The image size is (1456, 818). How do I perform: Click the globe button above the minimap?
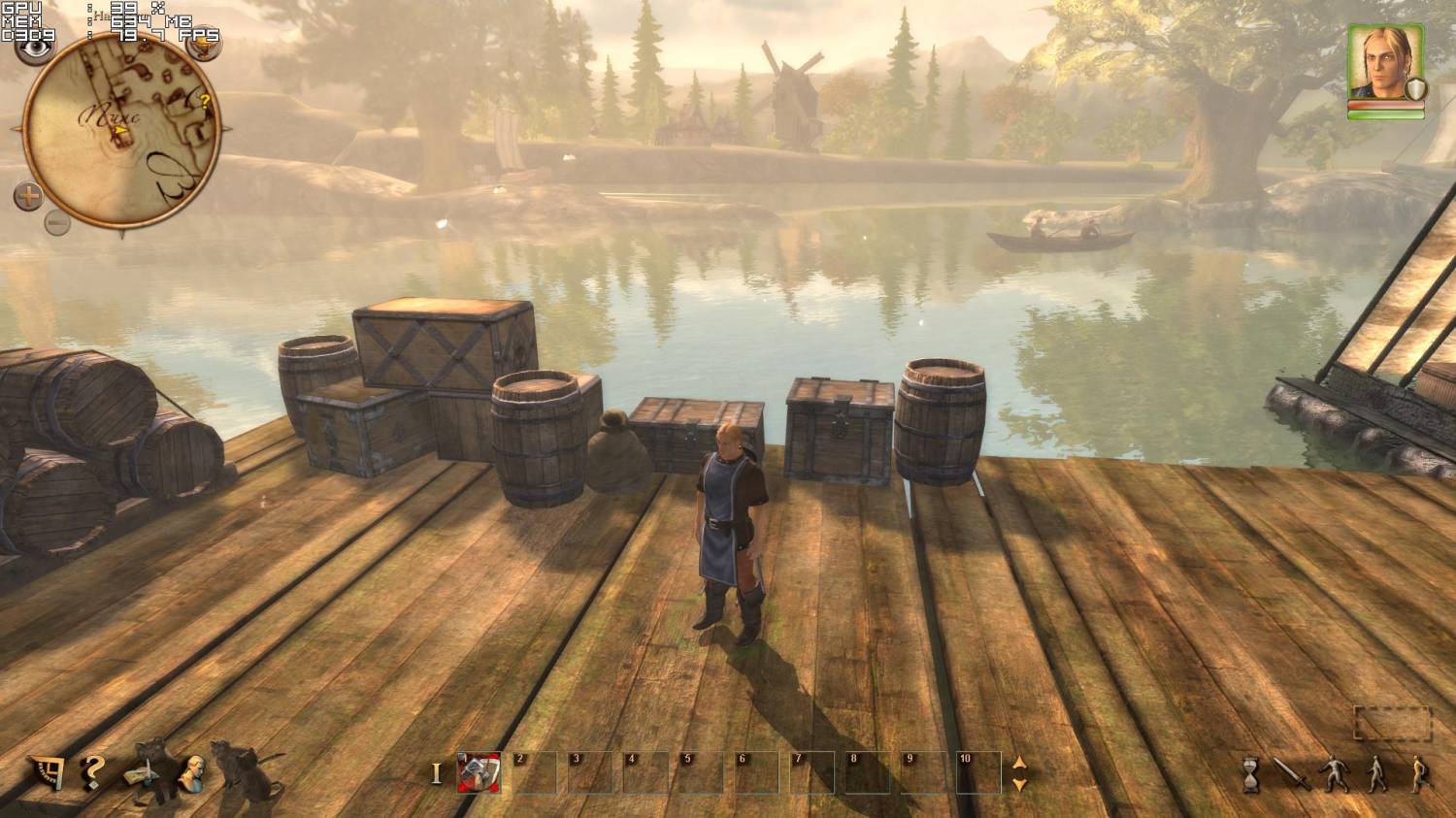202,46
